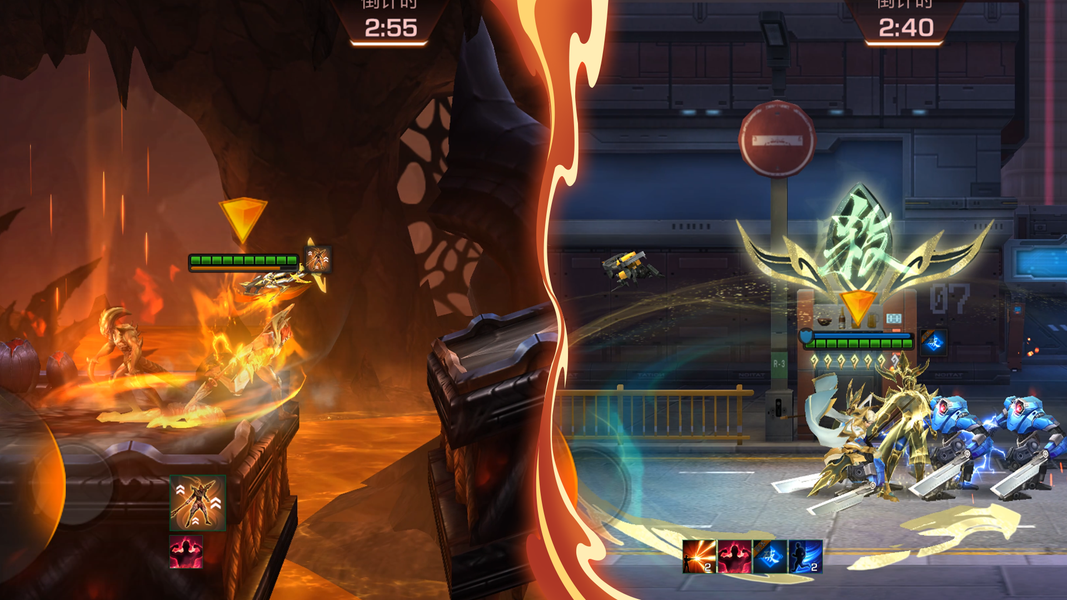Select the large golden warrior power-up icon
Image resolution: width=1067 pixels, height=600 pixels.
pyautogui.click(x=198, y=503)
